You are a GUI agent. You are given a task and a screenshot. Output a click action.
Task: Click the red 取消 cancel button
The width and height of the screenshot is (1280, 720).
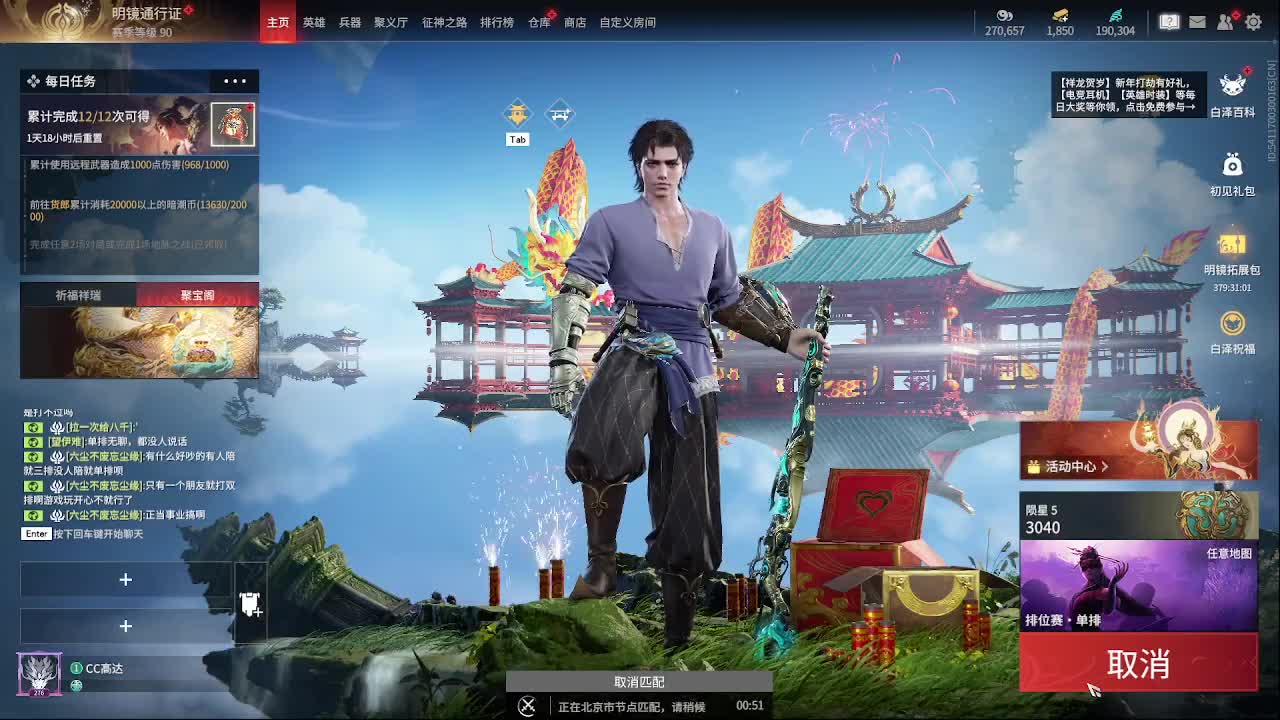[1138, 661]
